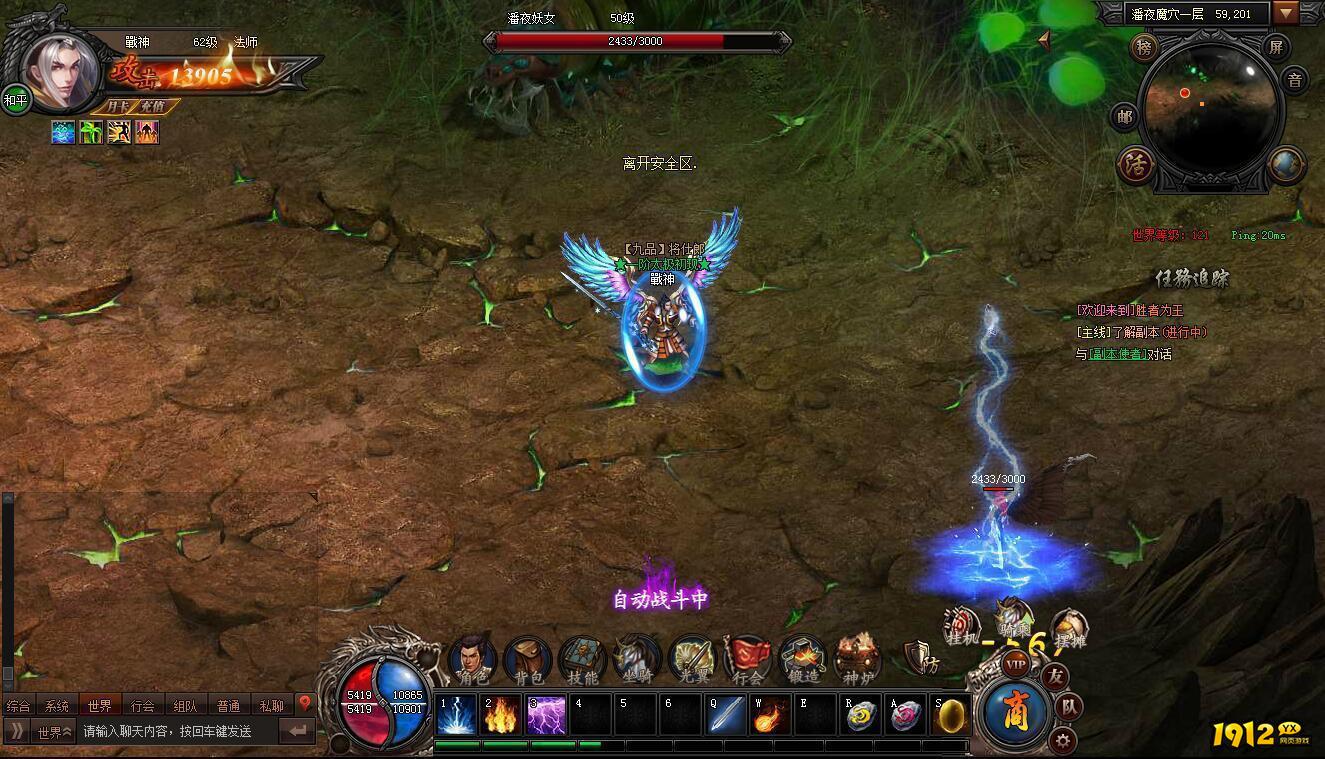Open the 邮 mail button
The width and height of the screenshot is (1325, 759).
[x=1126, y=117]
